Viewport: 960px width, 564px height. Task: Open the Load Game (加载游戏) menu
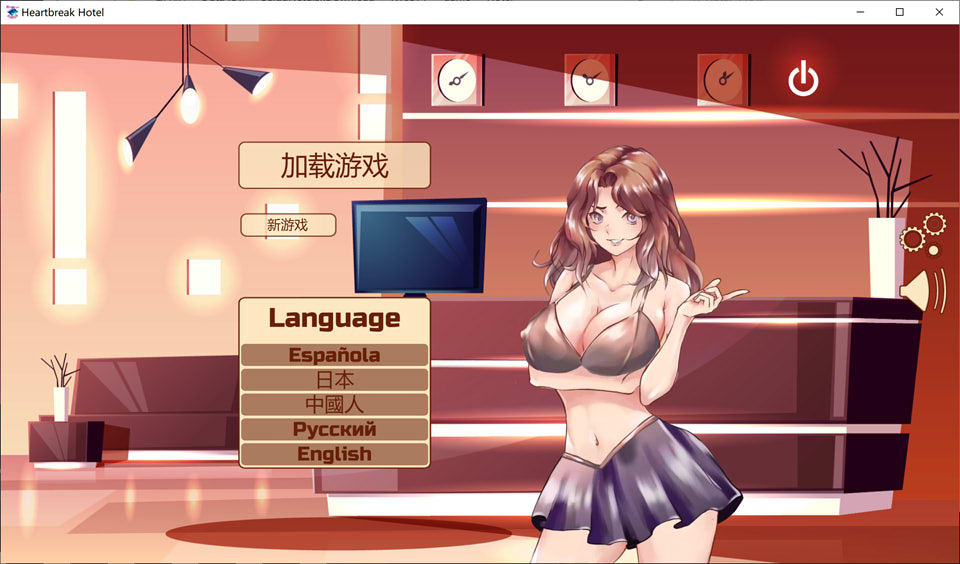pyautogui.click(x=334, y=165)
